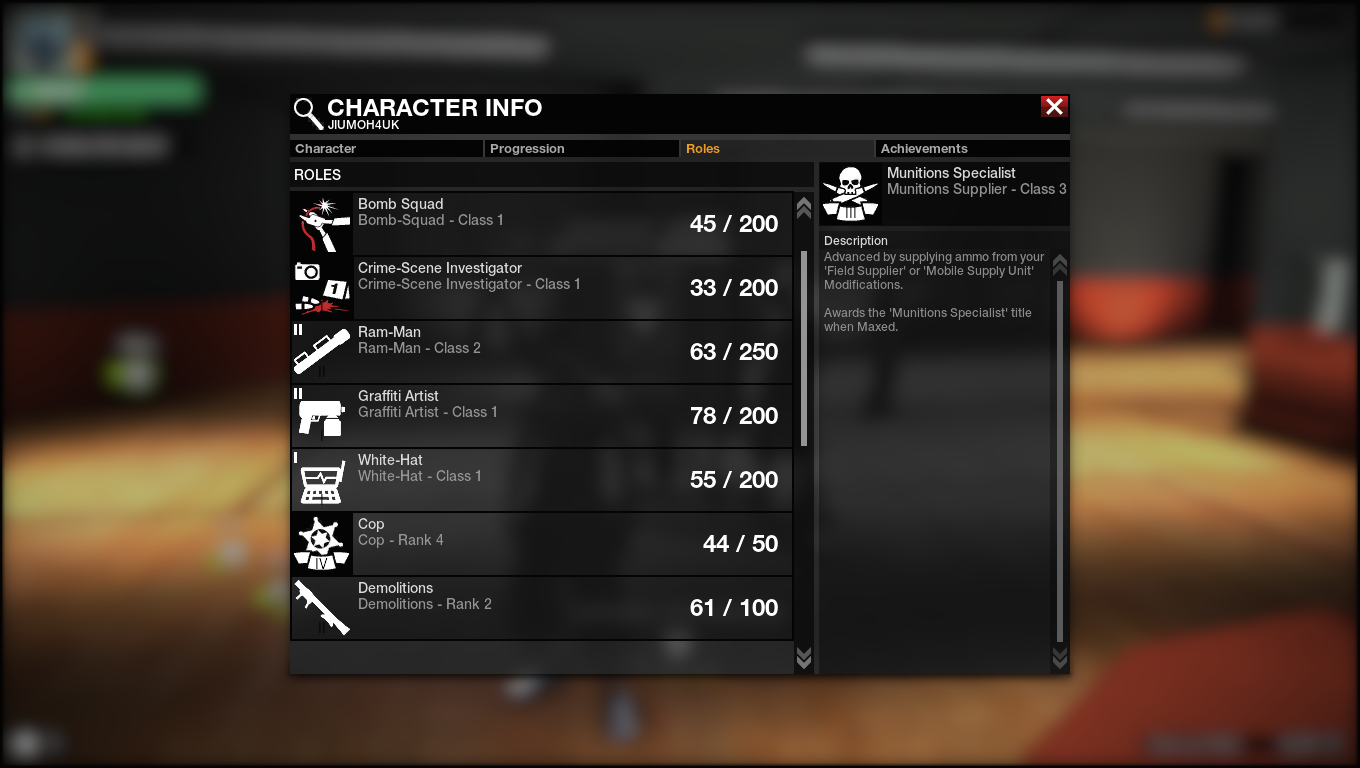Click the roles list scroll-up arrow
Image resolution: width=1360 pixels, height=768 pixels.
pos(803,207)
